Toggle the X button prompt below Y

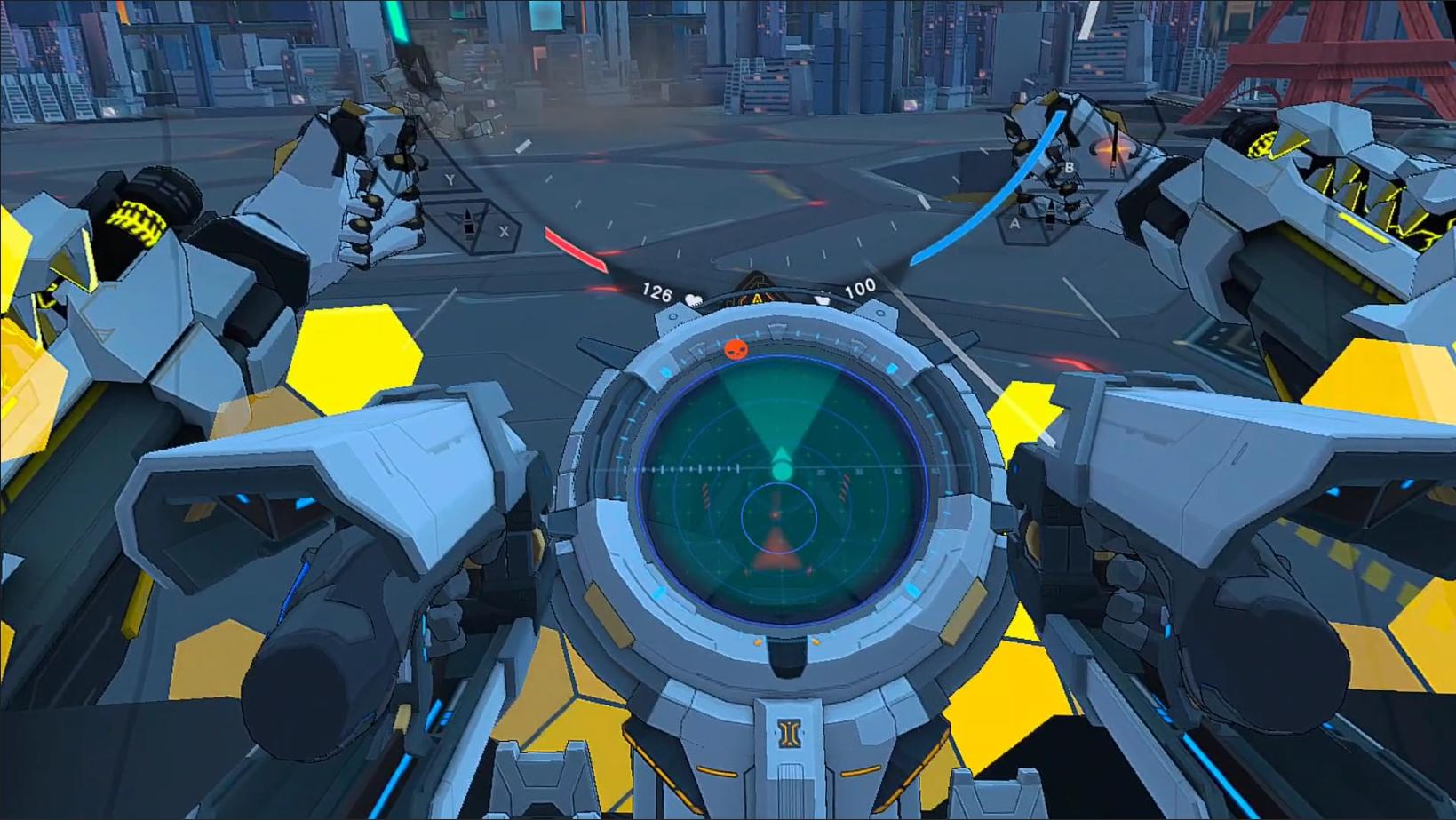tap(503, 231)
